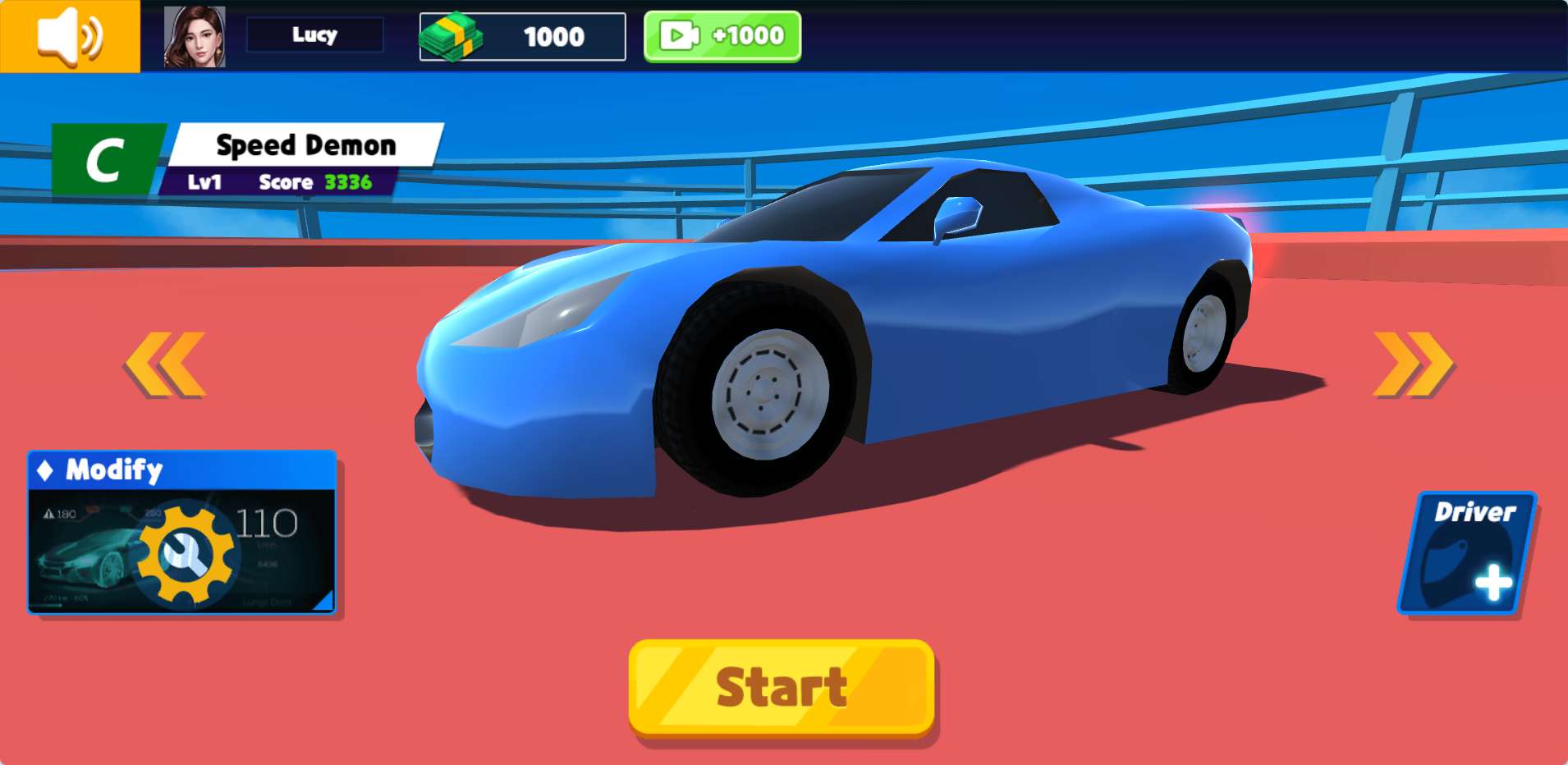Select the Lucy player name field
This screenshot has height=765, width=1568.
(314, 35)
